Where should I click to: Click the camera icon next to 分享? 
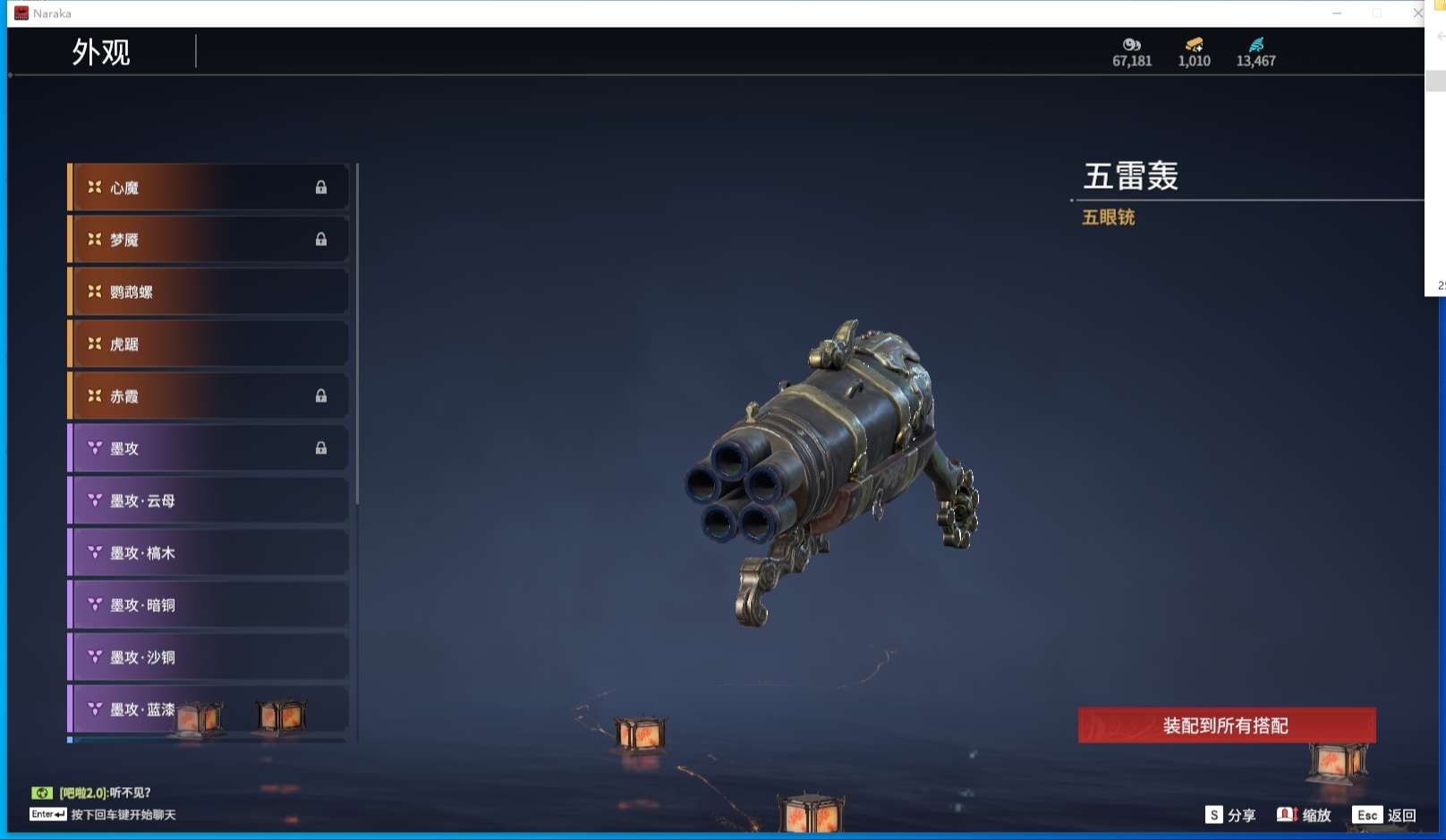(1213, 815)
